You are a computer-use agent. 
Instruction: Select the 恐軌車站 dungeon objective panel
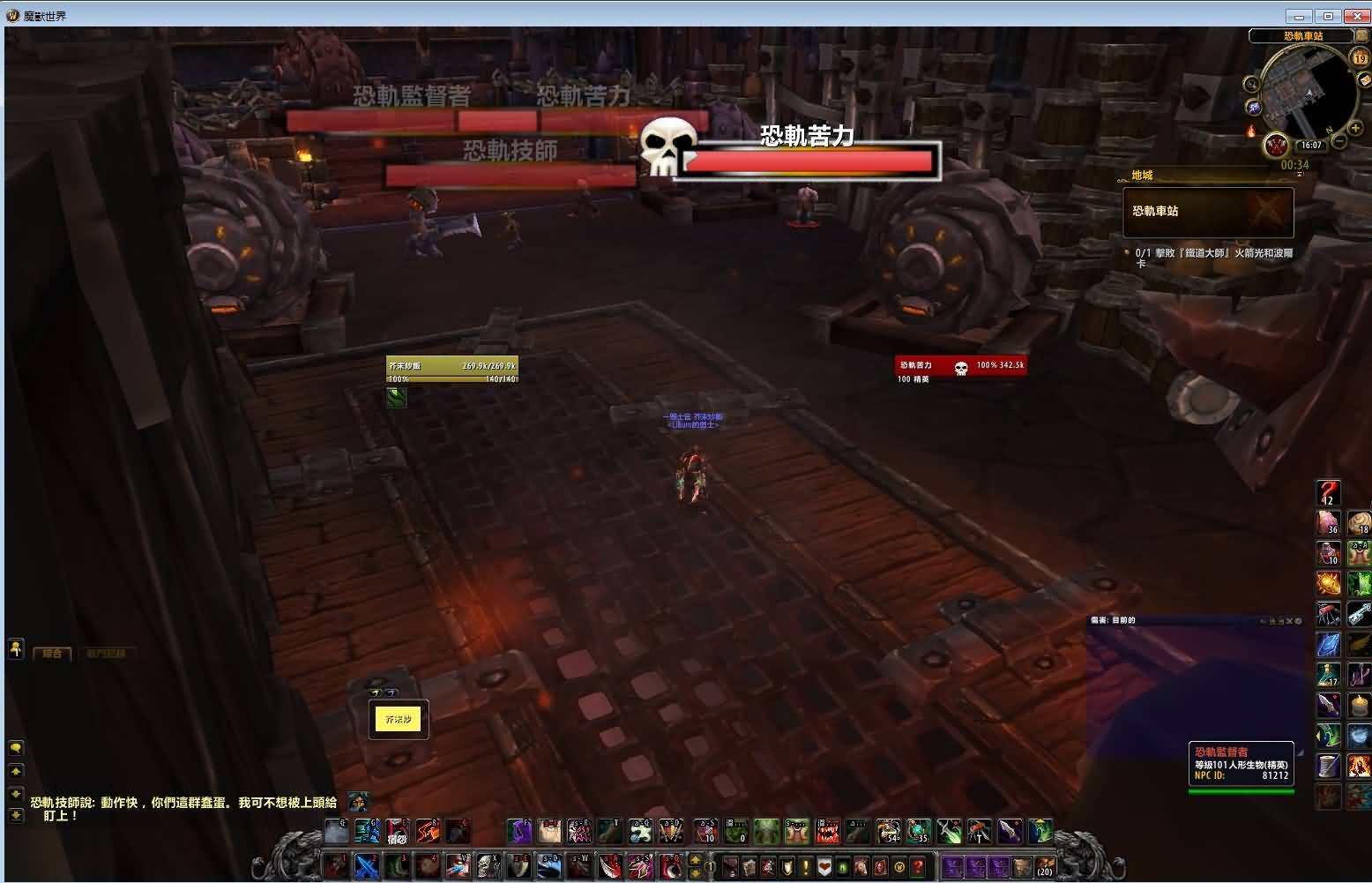coord(1207,212)
